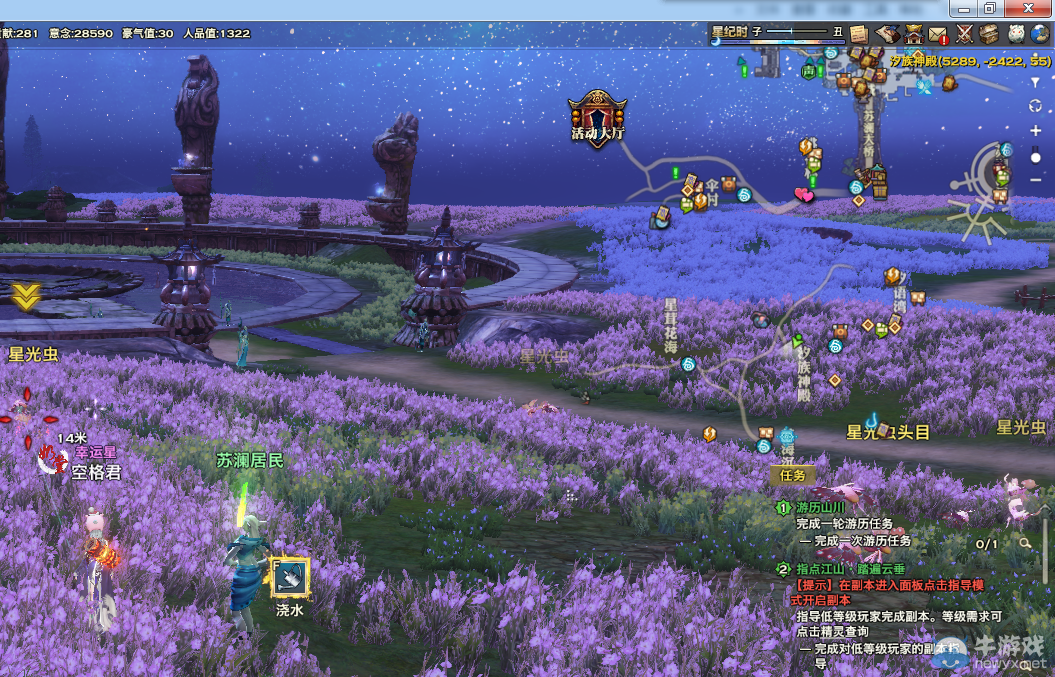Open the 游历山川 quest entry
This screenshot has height=677, width=1055.
[x=821, y=508]
